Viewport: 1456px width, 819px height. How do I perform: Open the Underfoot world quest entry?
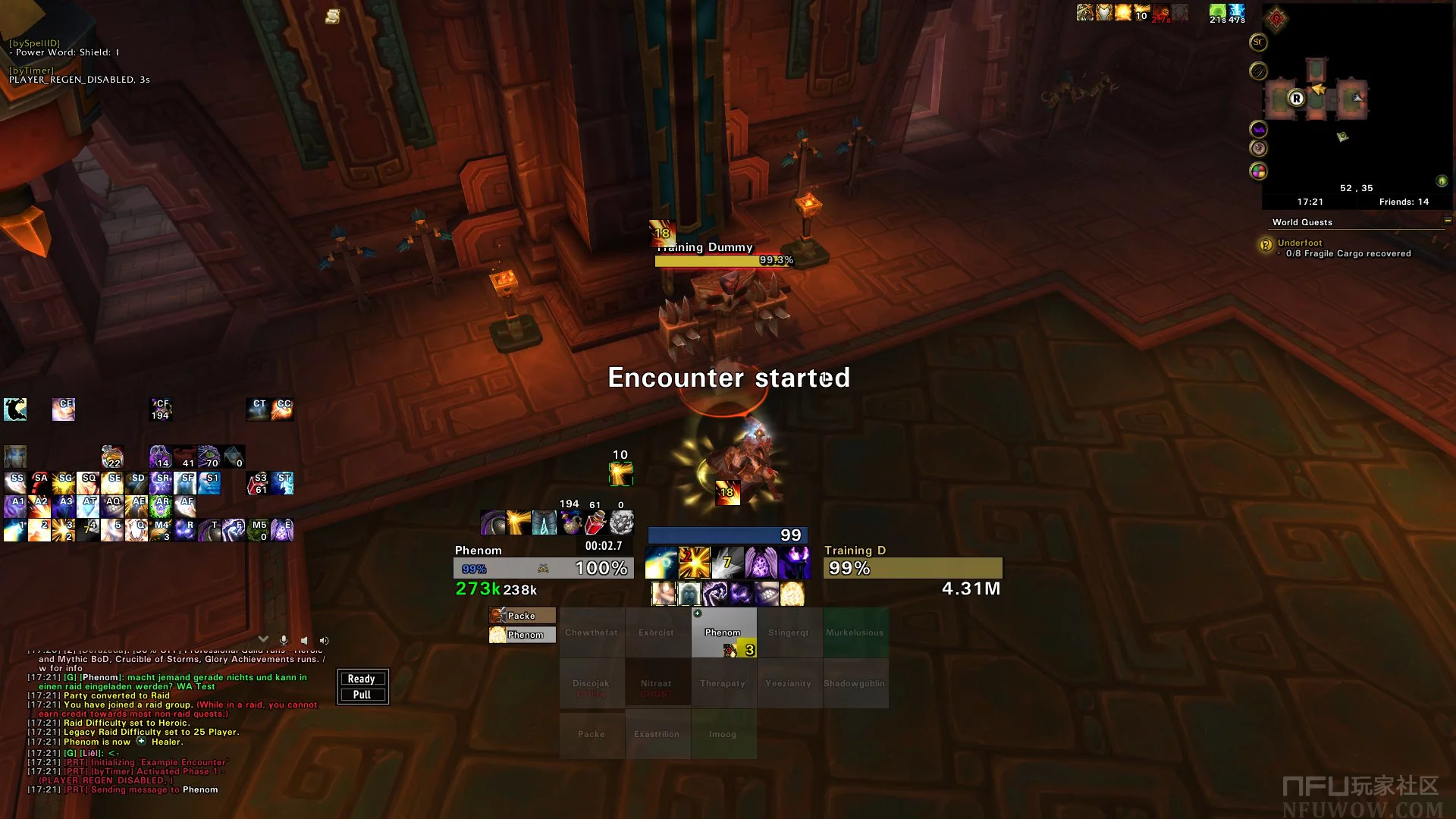point(1300,243)
